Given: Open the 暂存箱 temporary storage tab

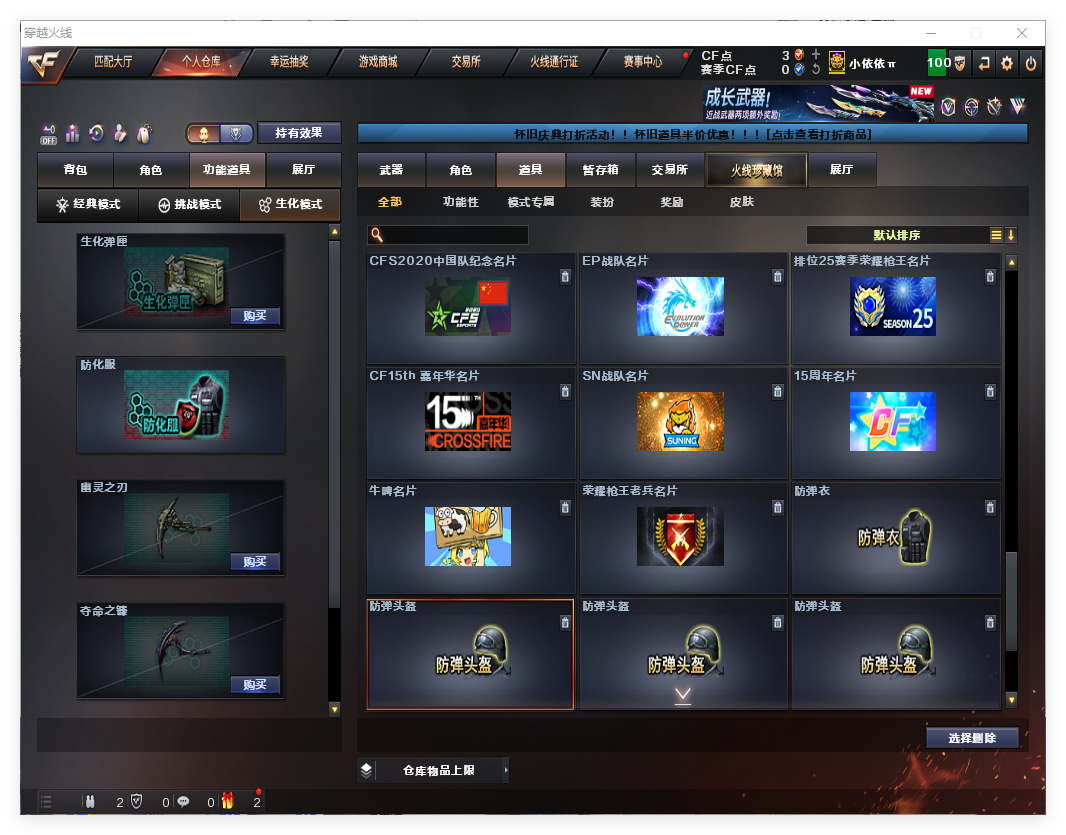Looking at the screenshot, I should (x=600, y=170).
